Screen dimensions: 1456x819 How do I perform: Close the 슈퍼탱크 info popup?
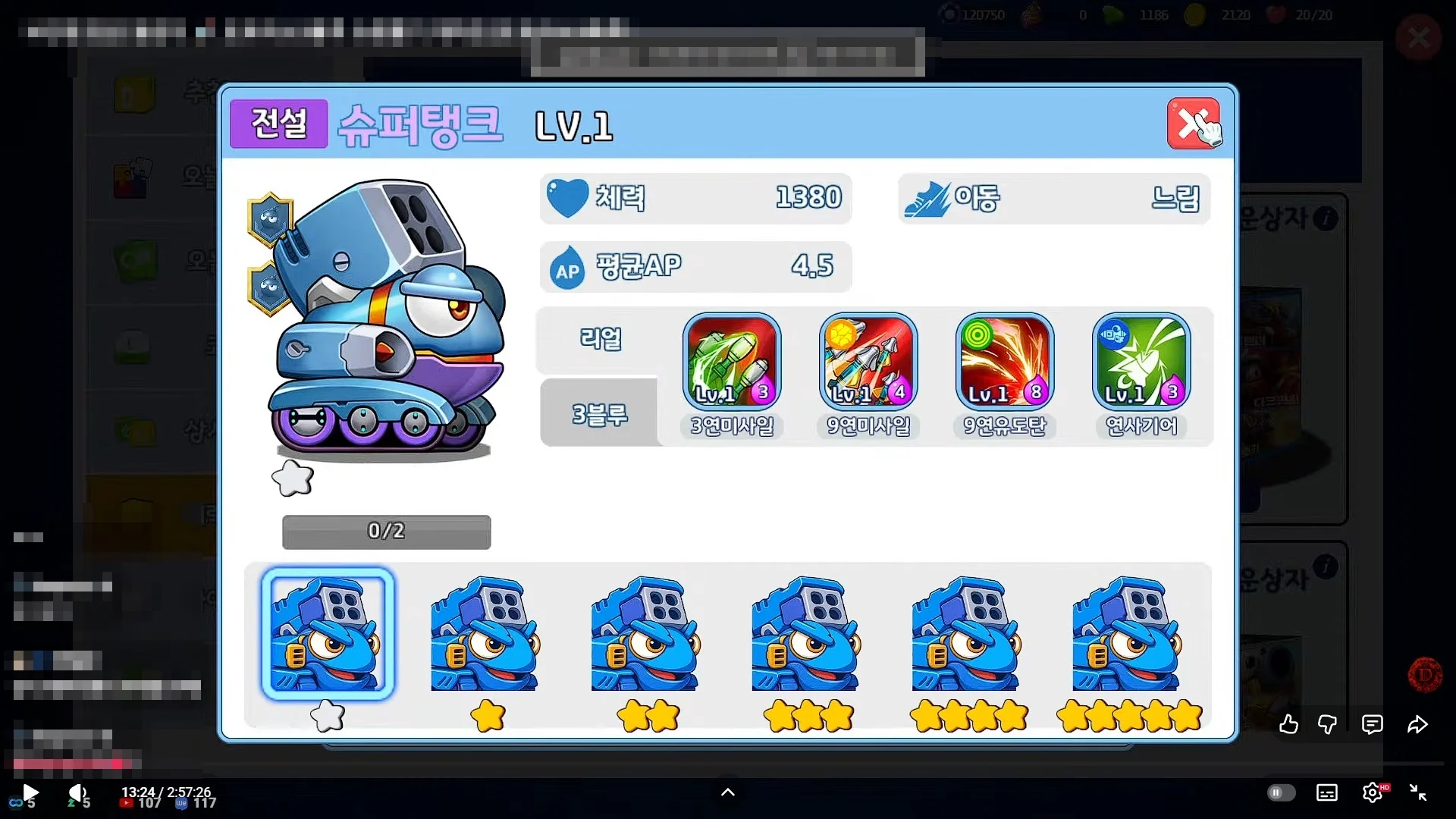pyautogui.click(x=1192, y=123)
